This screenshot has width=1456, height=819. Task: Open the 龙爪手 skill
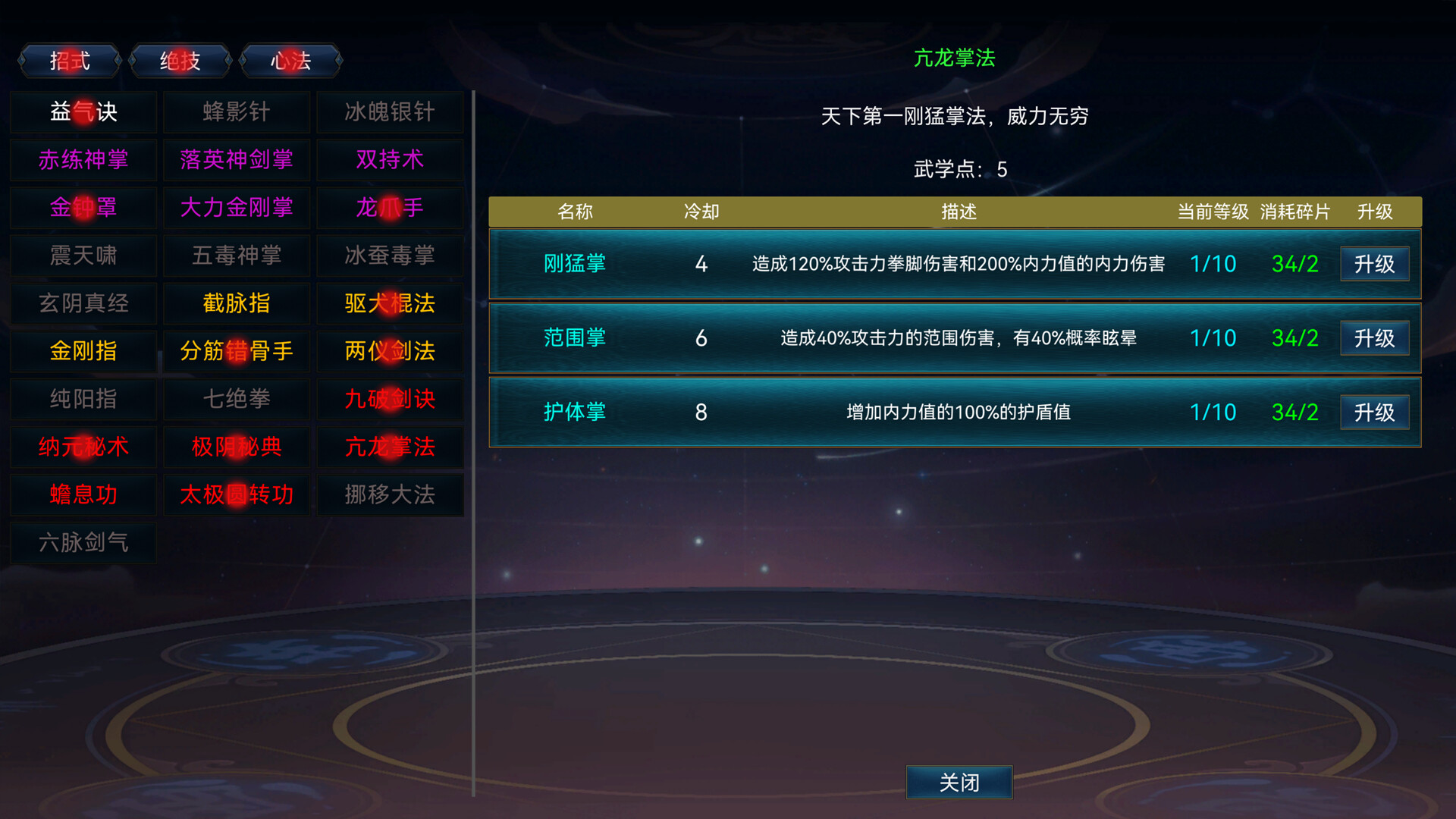coord(390,208)
